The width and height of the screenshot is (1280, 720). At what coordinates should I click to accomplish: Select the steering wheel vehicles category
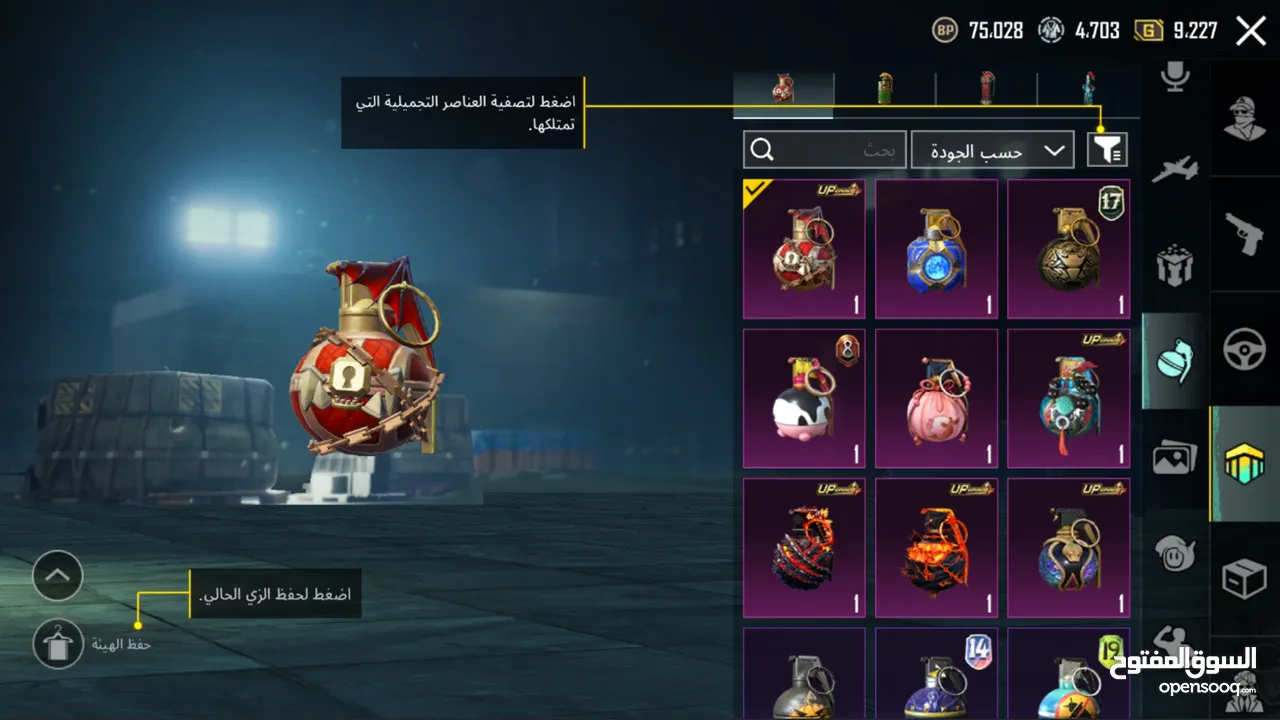1245,350
